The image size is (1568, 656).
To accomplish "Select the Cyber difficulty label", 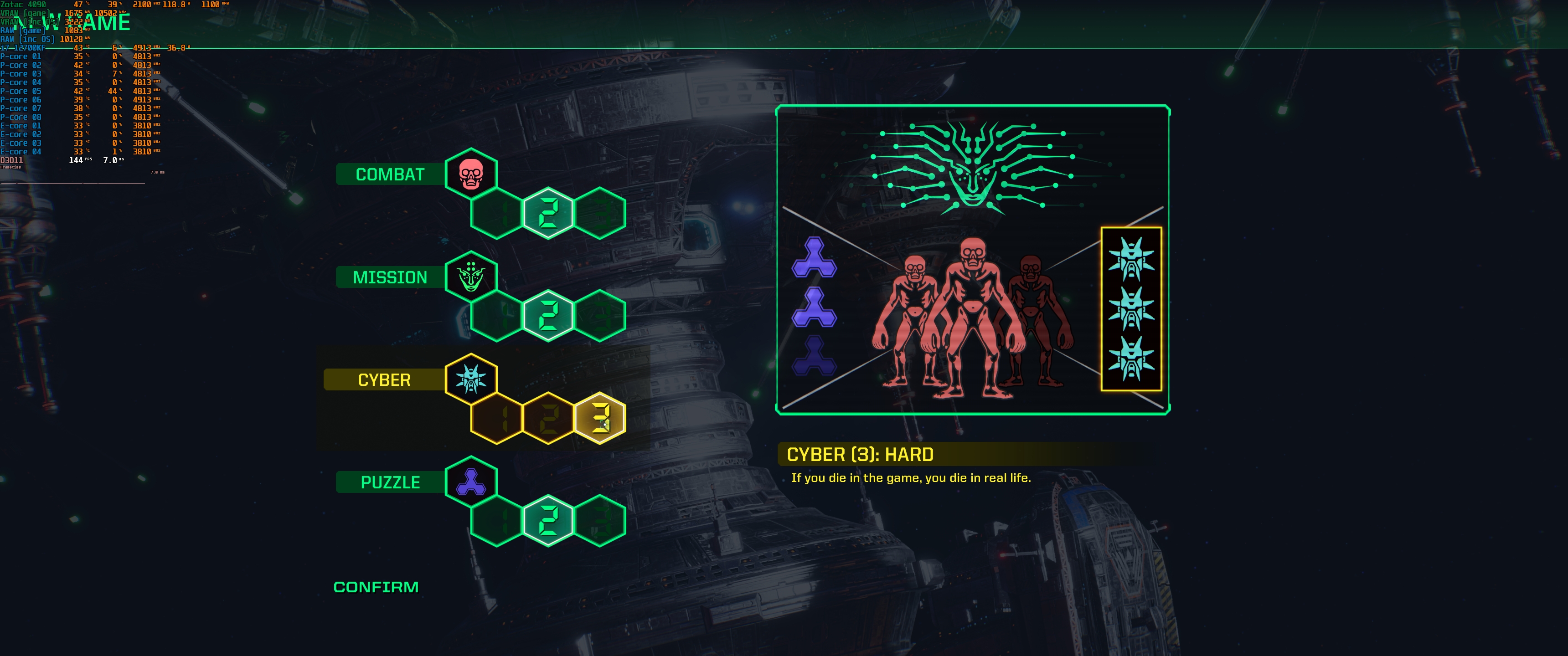I will pyautogui.click(x=384, y=380).
